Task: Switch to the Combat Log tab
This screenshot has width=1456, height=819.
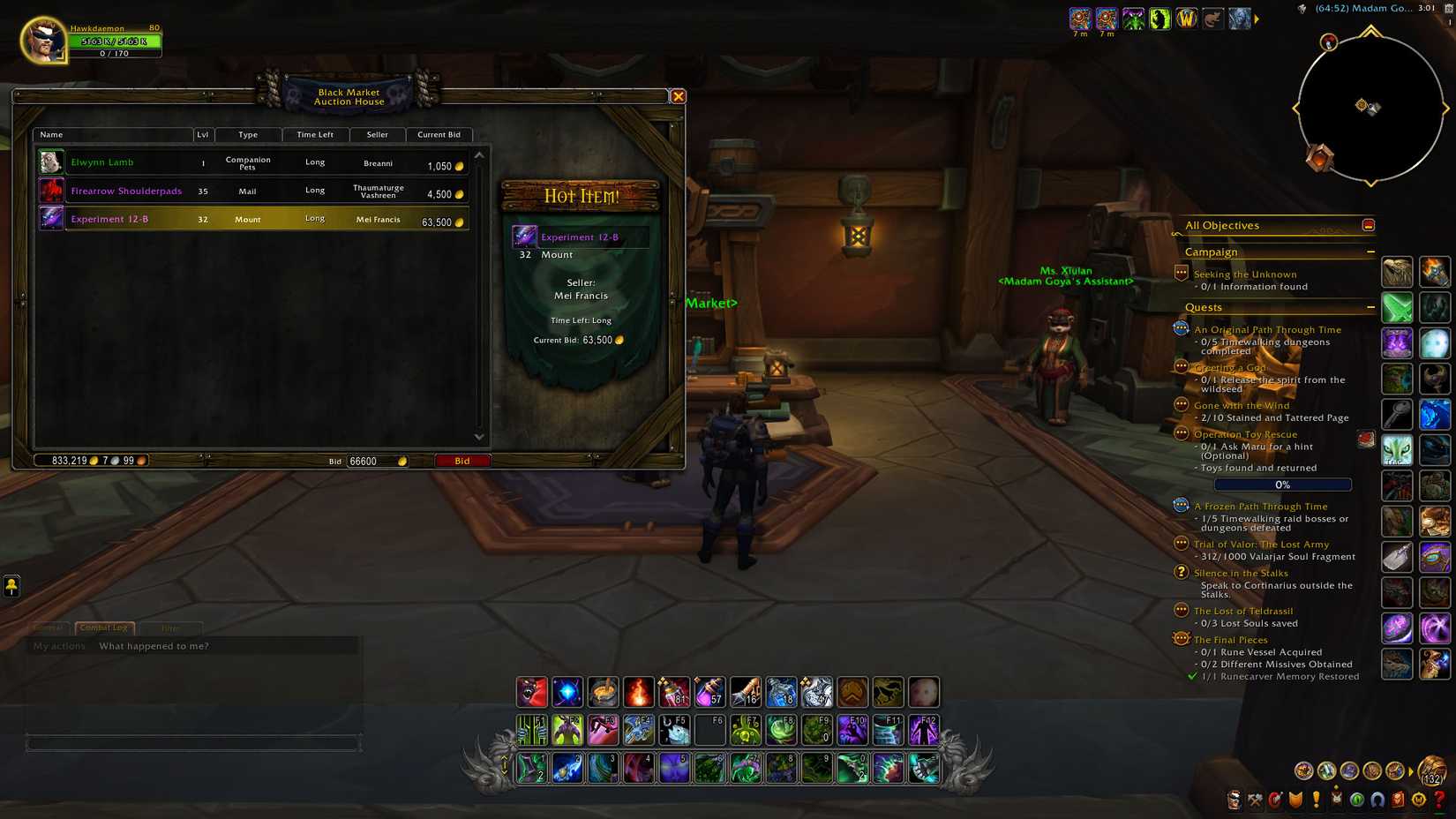Action: 103,627
